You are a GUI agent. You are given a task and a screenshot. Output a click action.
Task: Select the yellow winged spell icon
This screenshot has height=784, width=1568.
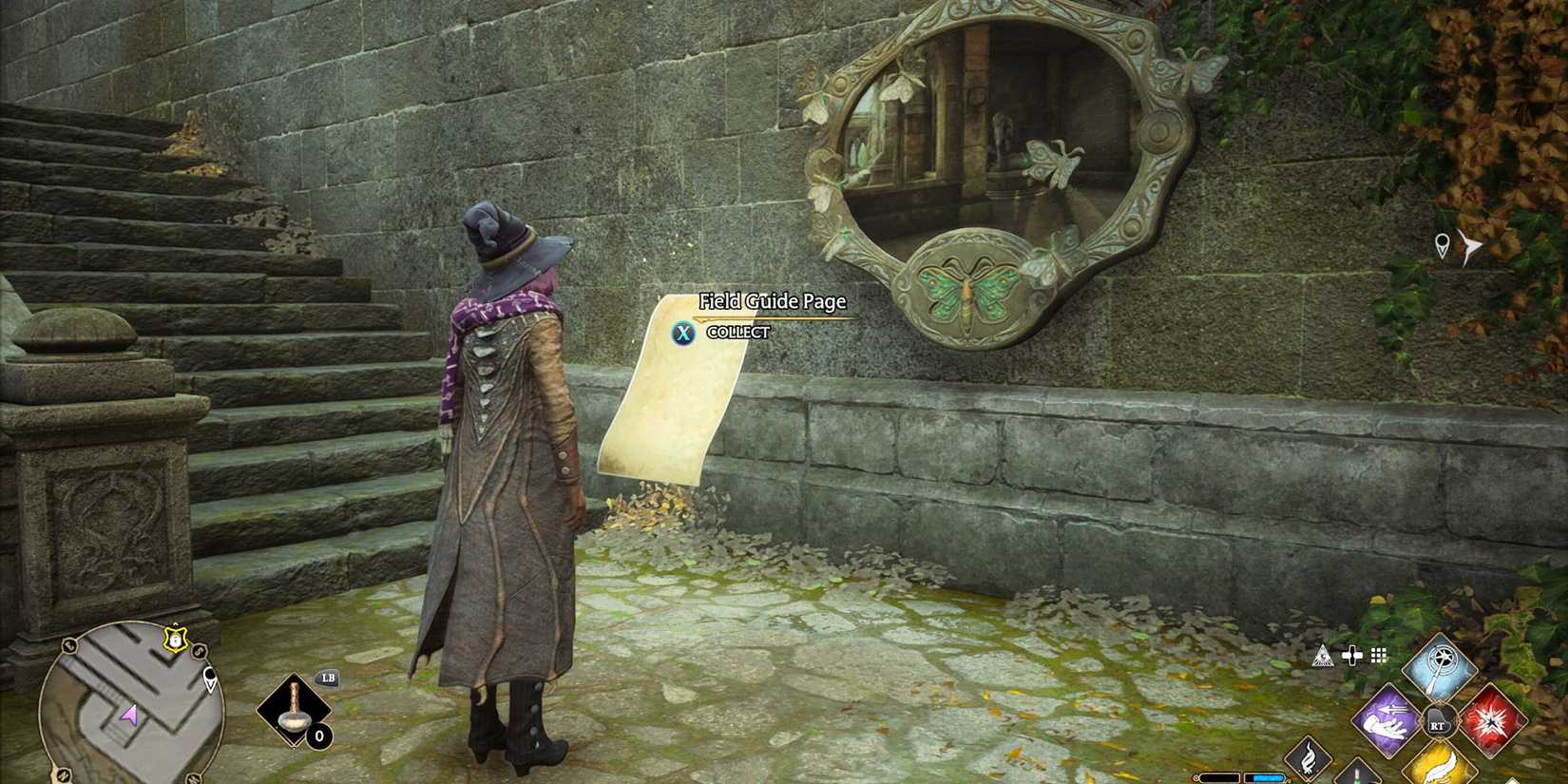(1441, 770)
